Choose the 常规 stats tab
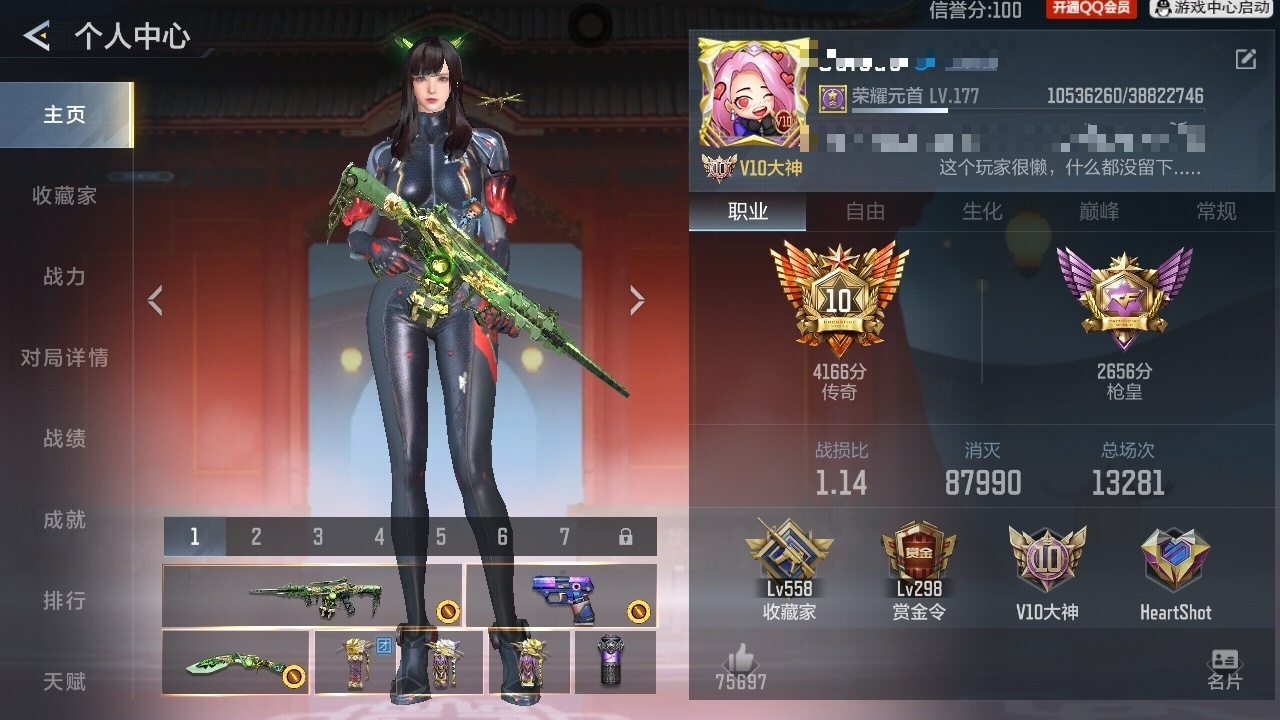The height and width of the screenshot is (720, 1280). pos(1216,212)
